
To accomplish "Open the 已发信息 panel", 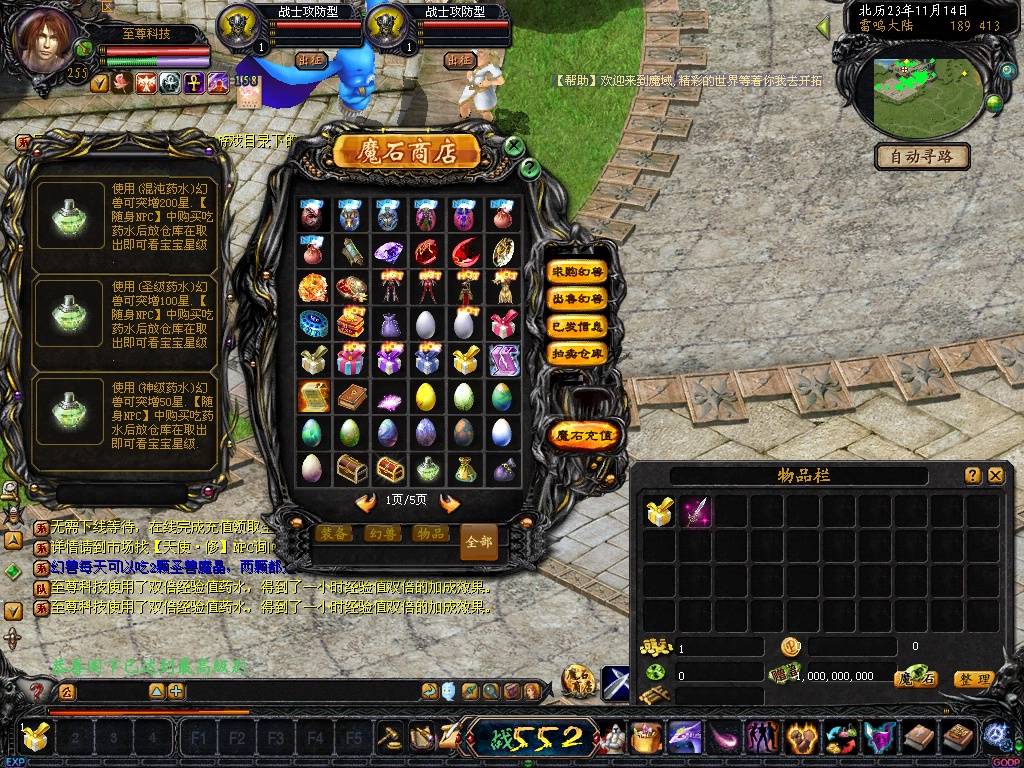I will 578,326.
